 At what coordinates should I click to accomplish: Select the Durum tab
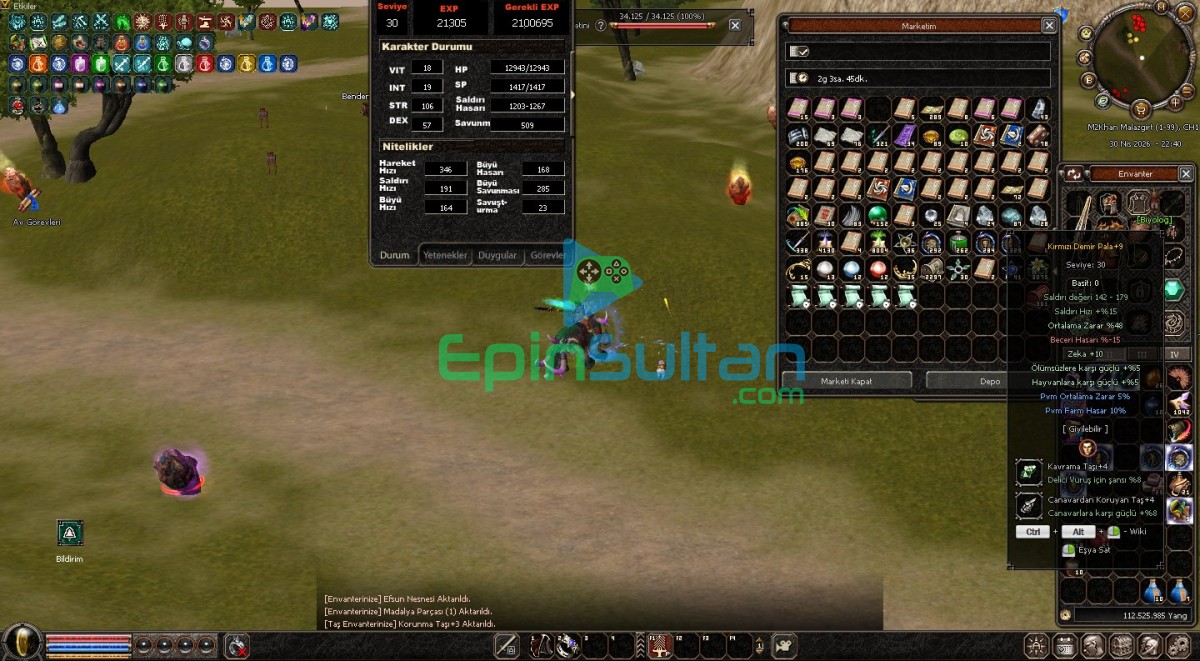pyautogui.click(x=395, y=255)
